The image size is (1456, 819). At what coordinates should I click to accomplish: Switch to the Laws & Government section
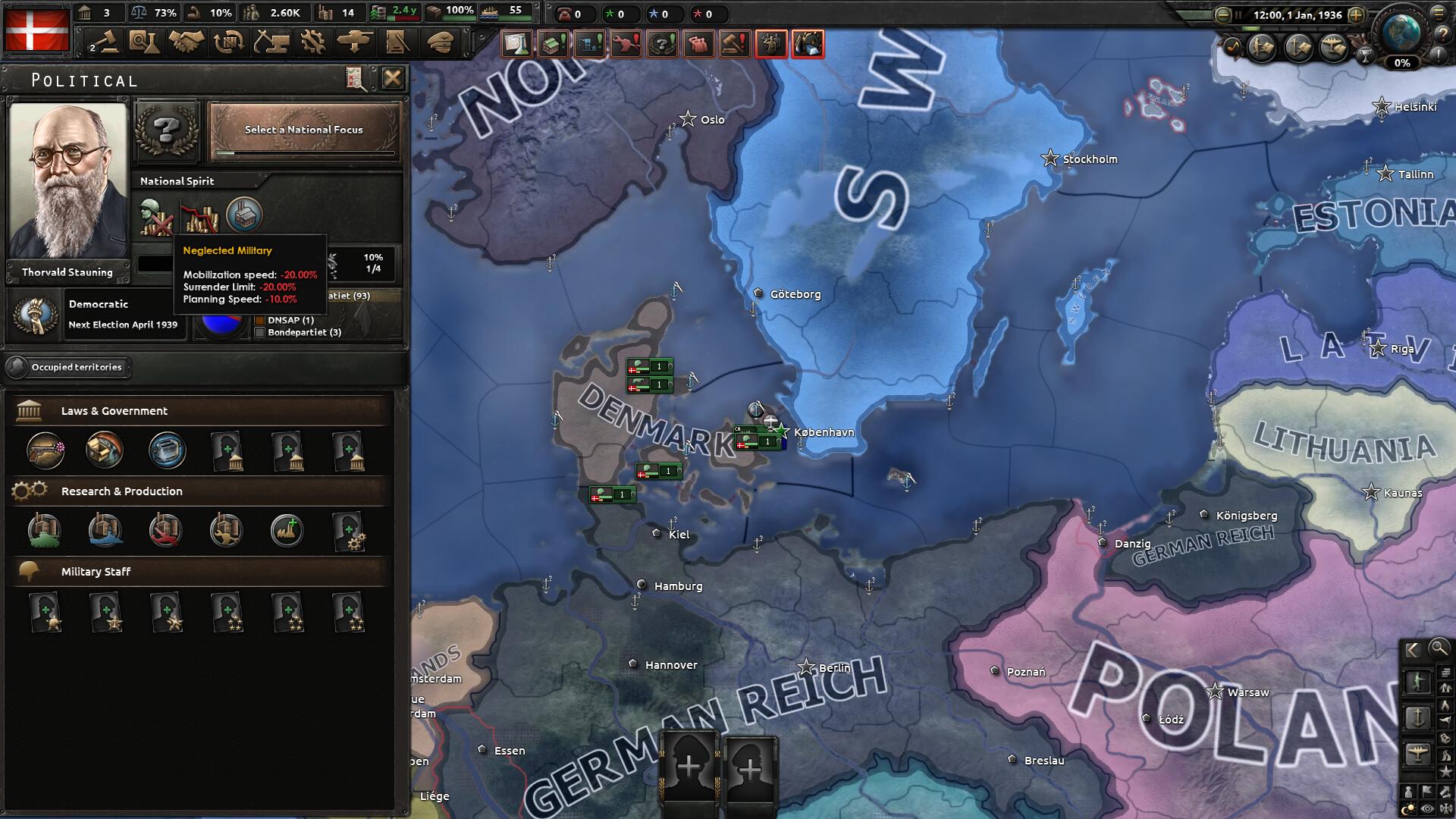pyautogui.click(x=114, y=411)
